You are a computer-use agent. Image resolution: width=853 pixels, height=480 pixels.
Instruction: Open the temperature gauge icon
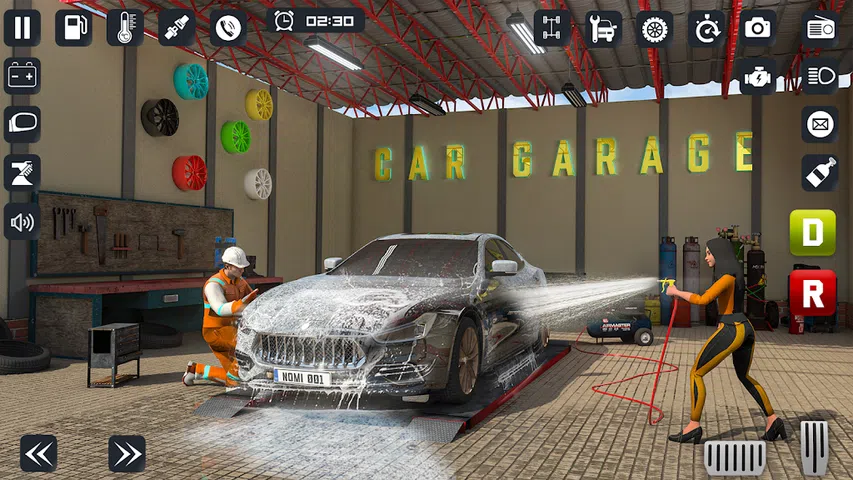(x=125, y=27)
